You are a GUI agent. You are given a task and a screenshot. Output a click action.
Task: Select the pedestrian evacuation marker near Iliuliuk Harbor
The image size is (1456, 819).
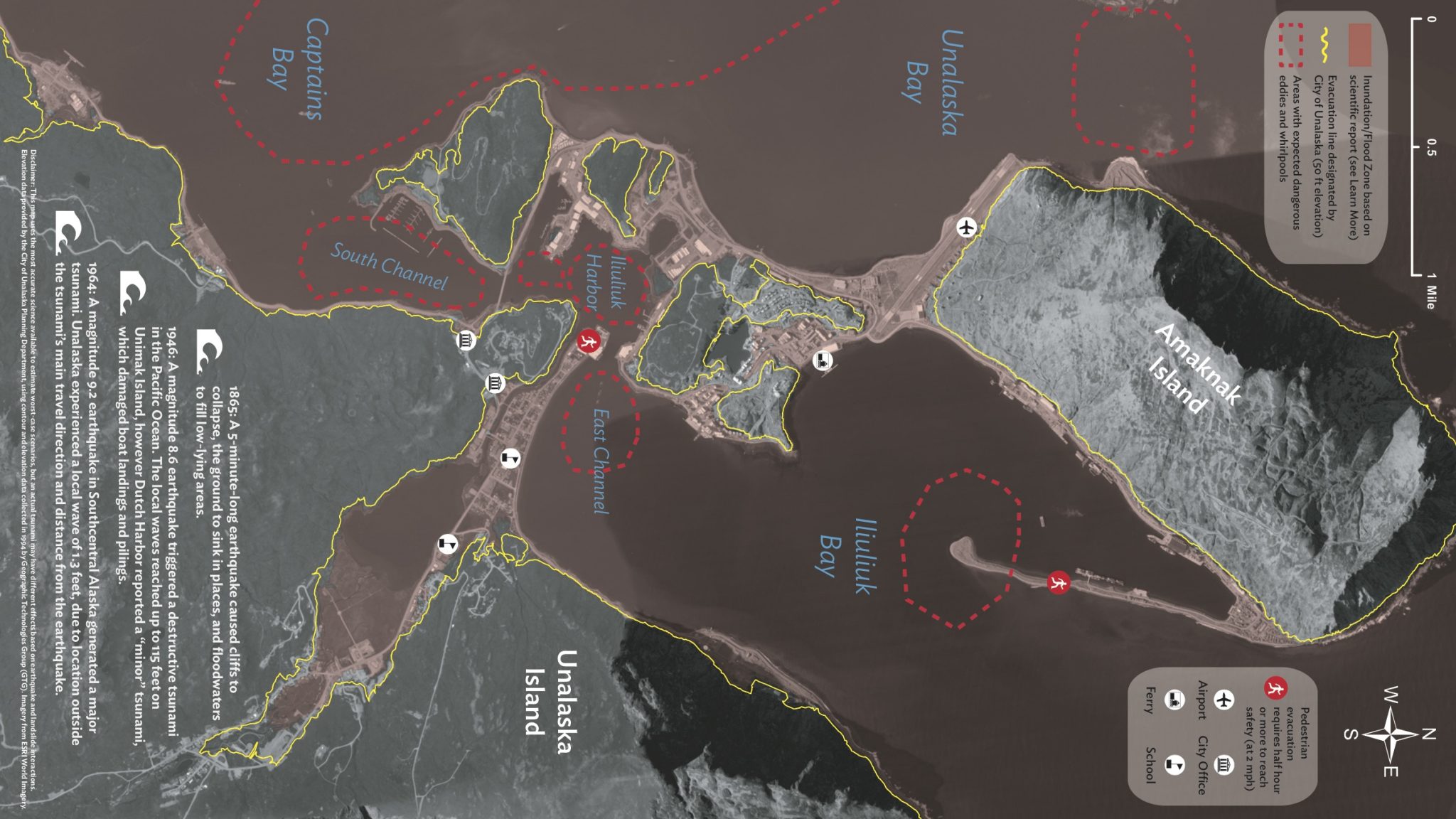589,342
